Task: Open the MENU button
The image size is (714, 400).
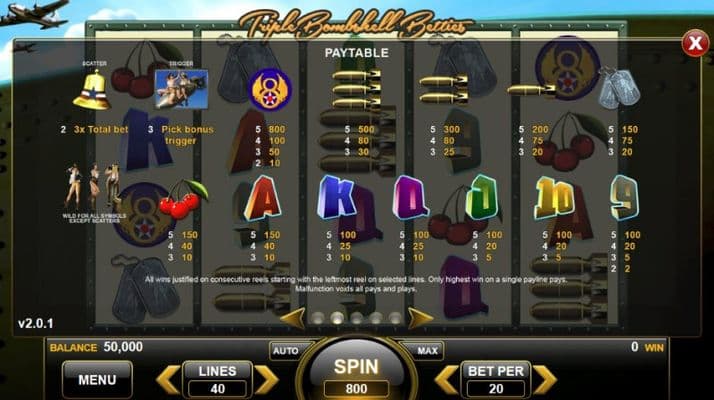Action: [97, 379]
